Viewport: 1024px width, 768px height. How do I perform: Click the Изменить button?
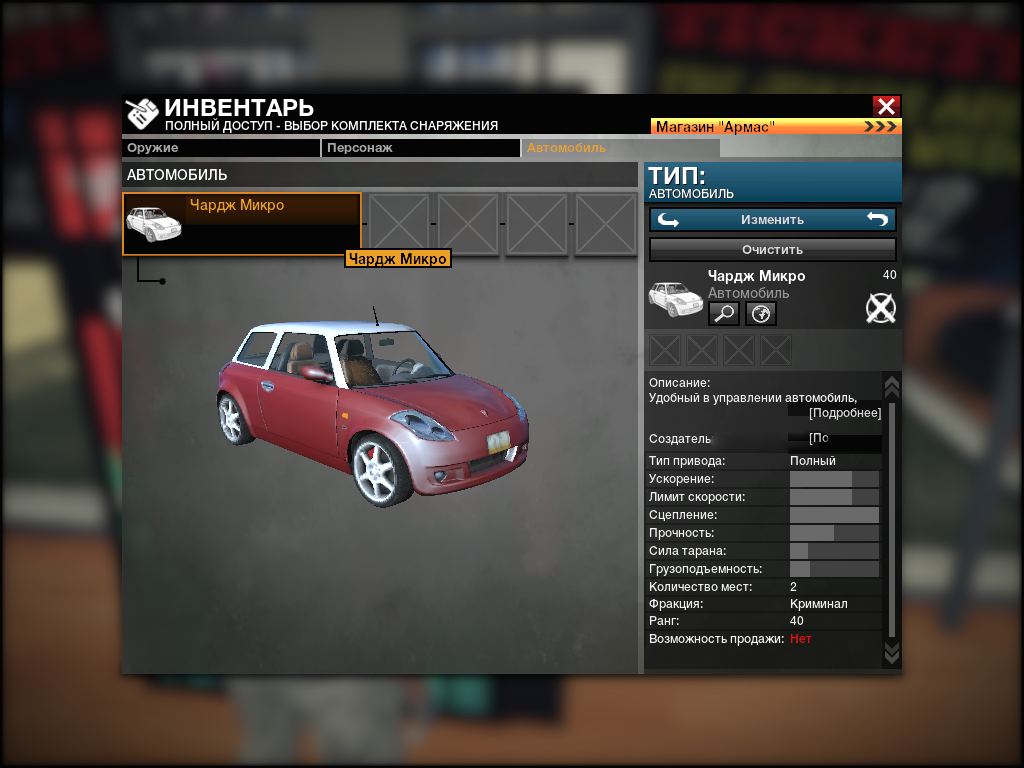click(772, 219)
